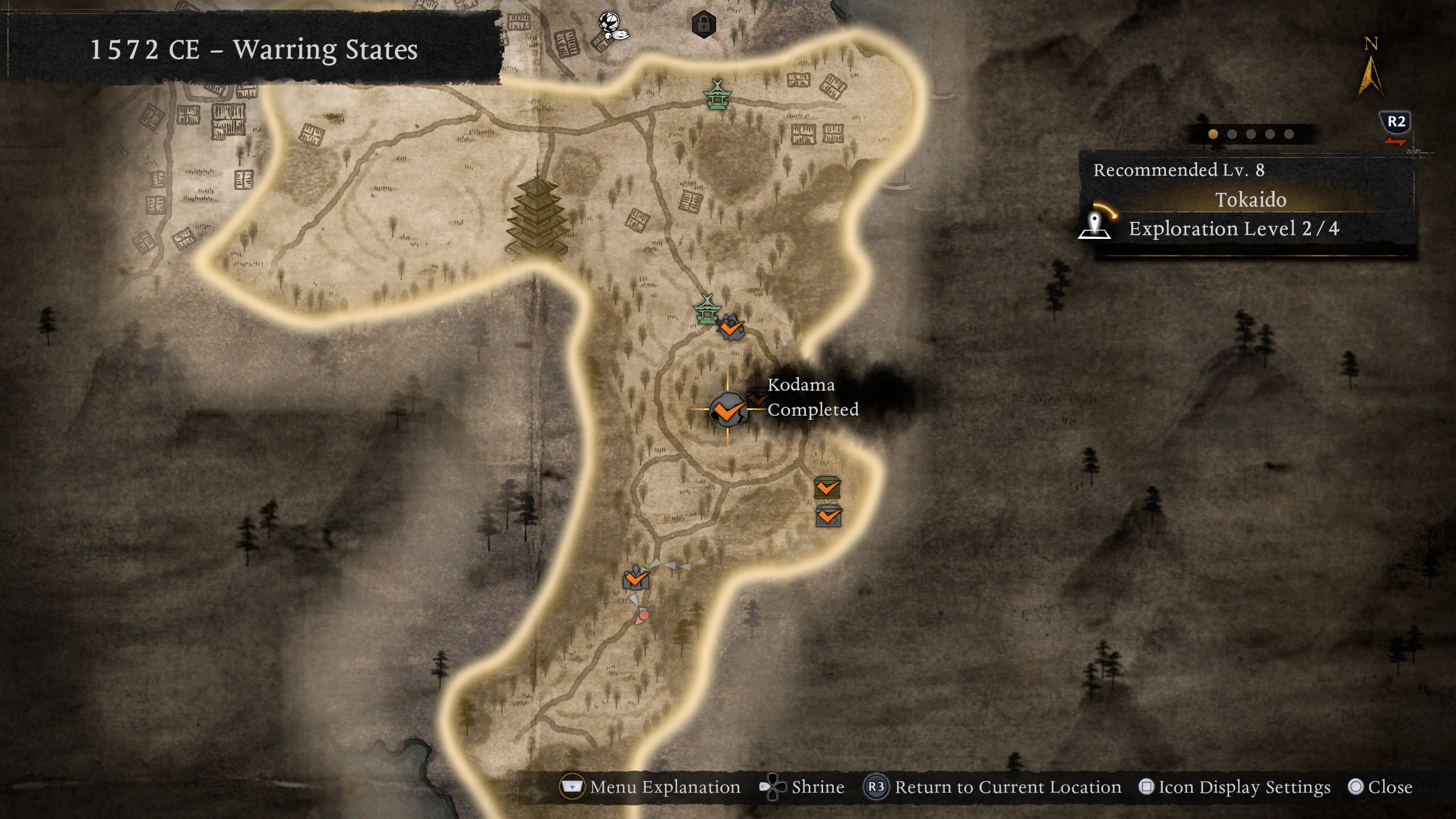Screen dimensions: 1456x819
Task: Select the highlighted gold page dot
Action: tap(1213, 134)
